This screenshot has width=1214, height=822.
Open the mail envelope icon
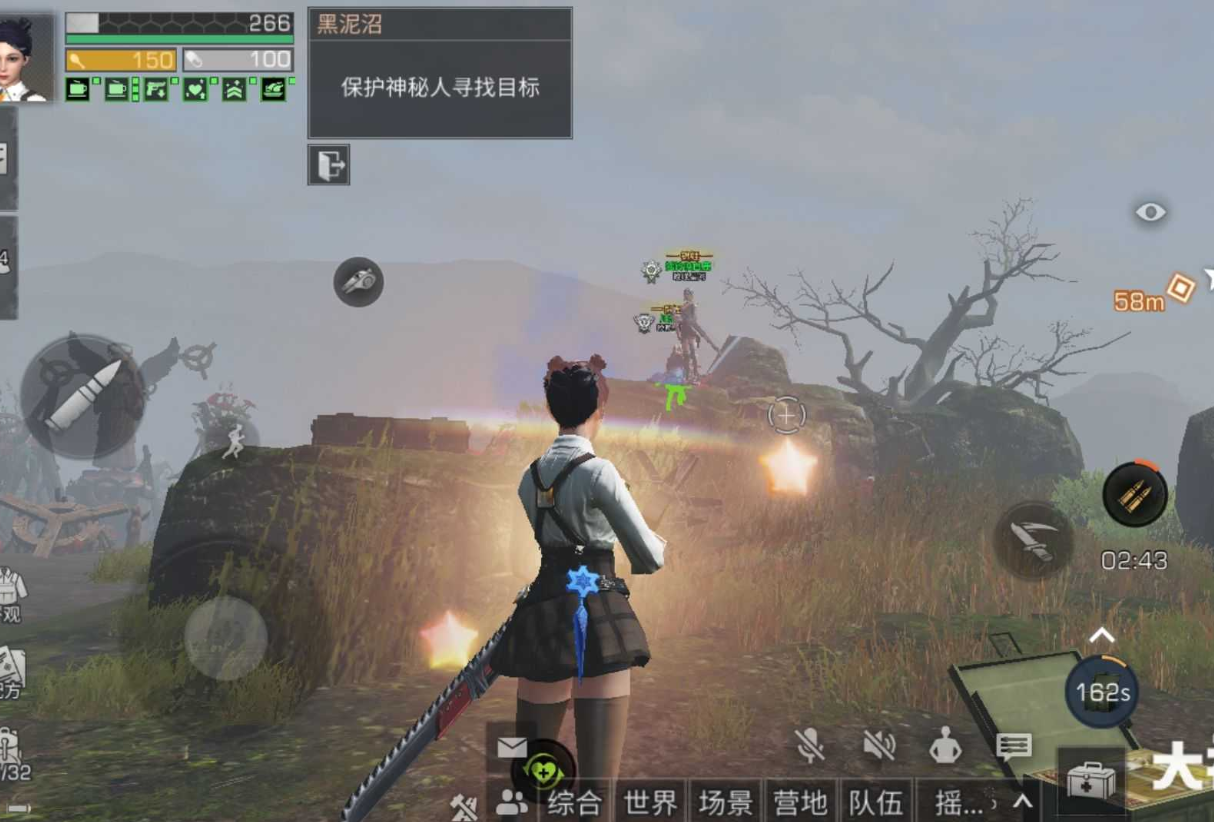[511, 747]
